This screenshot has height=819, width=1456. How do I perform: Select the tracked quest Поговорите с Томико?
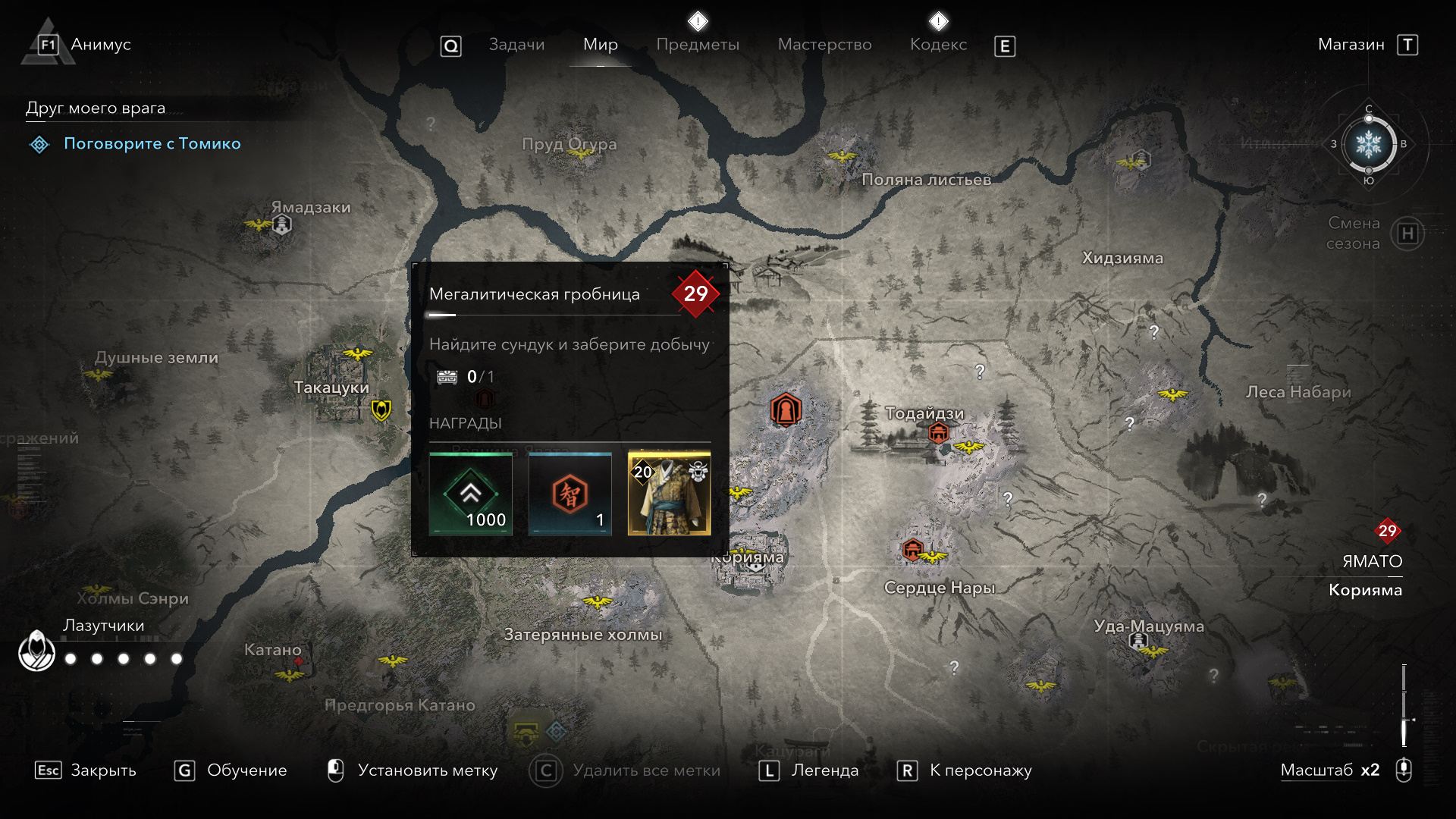point(152,143)
